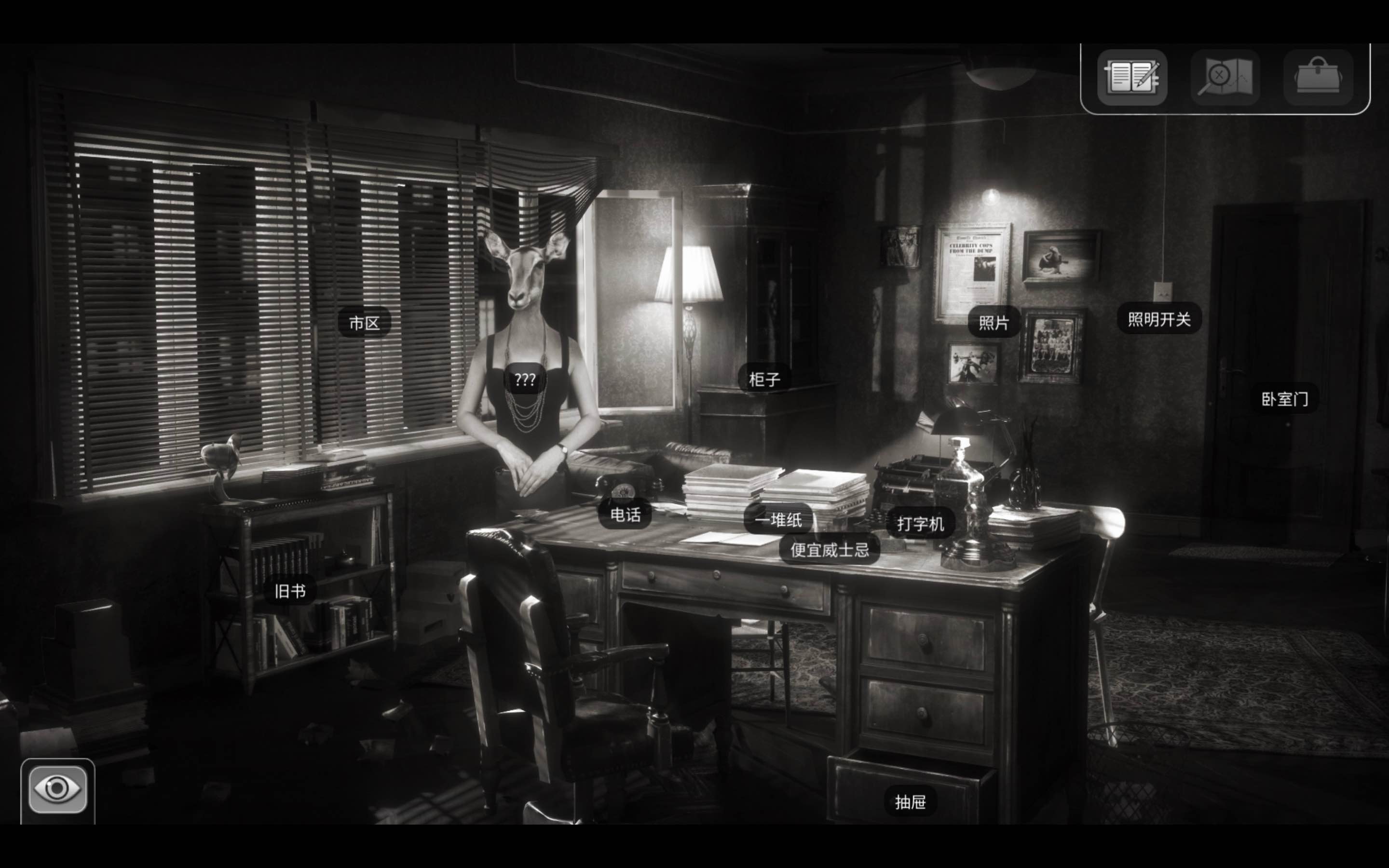The image size is (1389, 868).
Task: Use the 照明开关 hotspot label
Action: [x=1159, y=319]
